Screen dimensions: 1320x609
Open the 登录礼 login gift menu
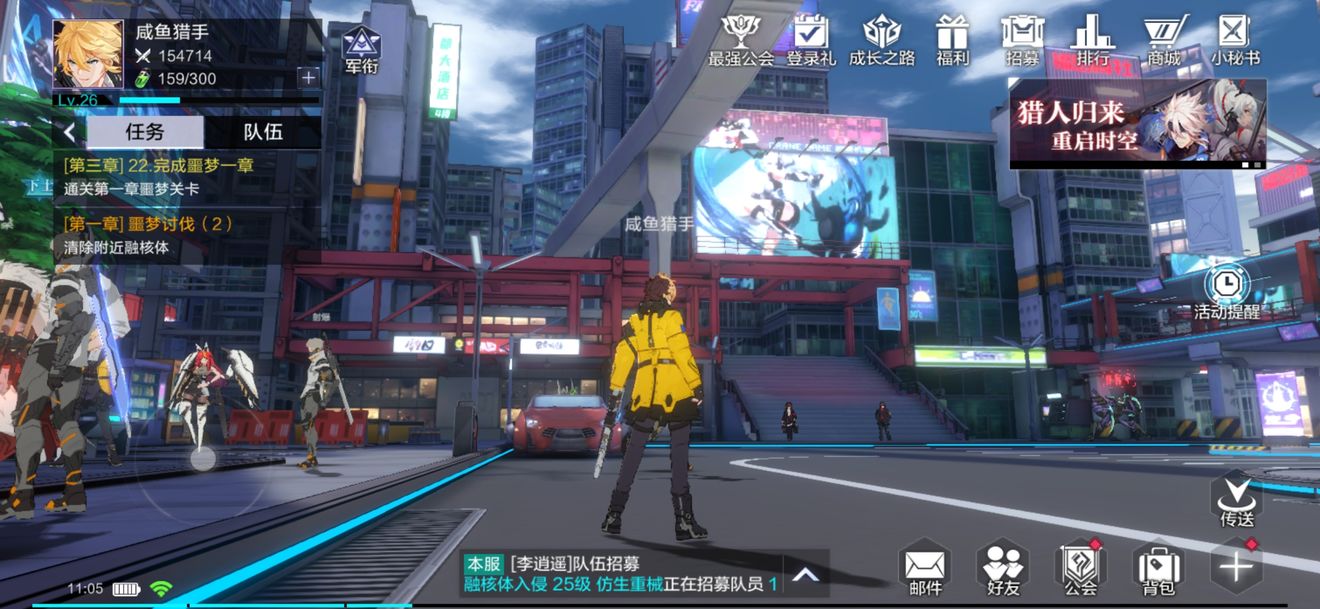point(810,38)
